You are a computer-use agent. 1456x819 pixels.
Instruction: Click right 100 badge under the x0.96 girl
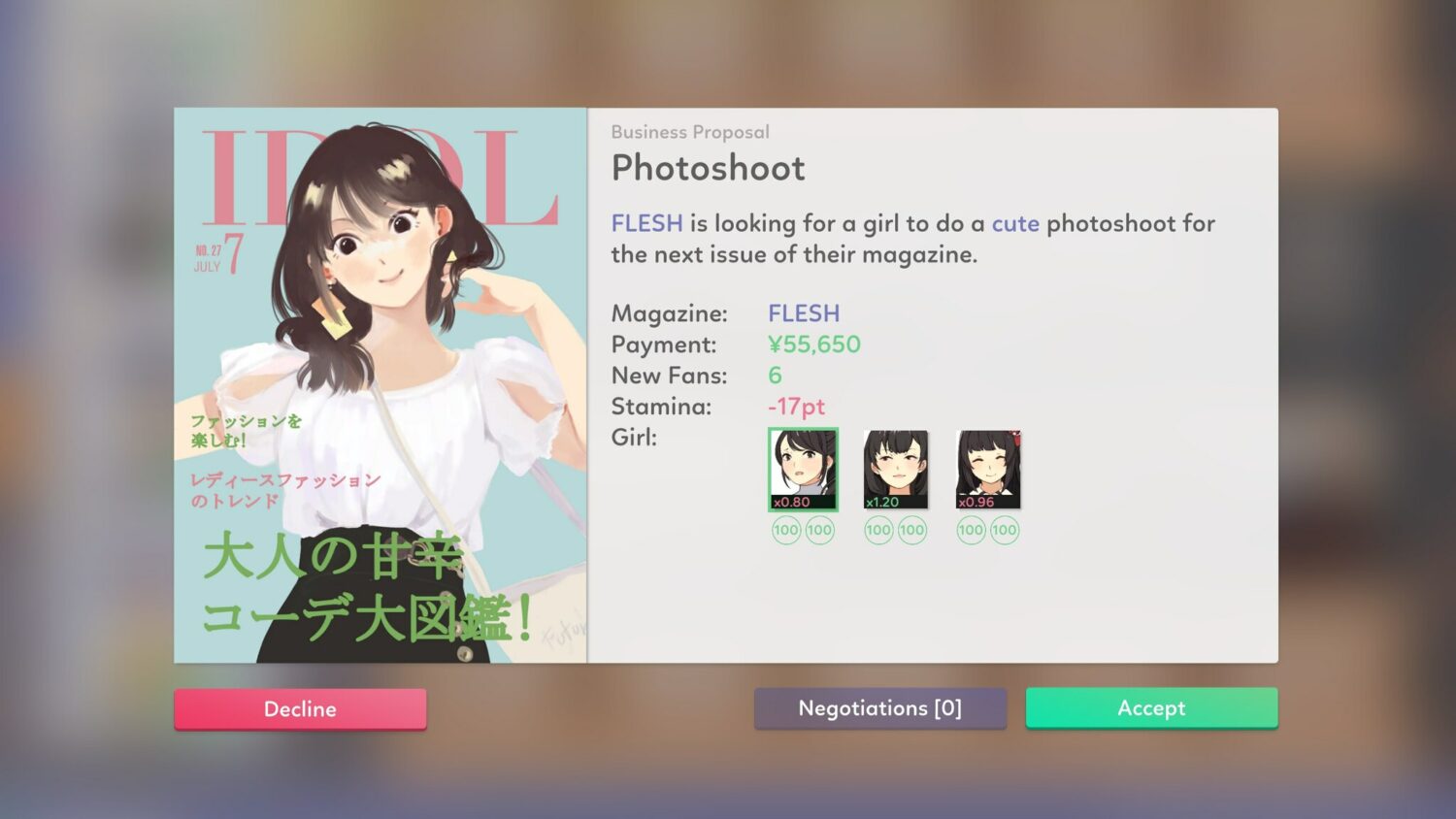click(1003, 531)
